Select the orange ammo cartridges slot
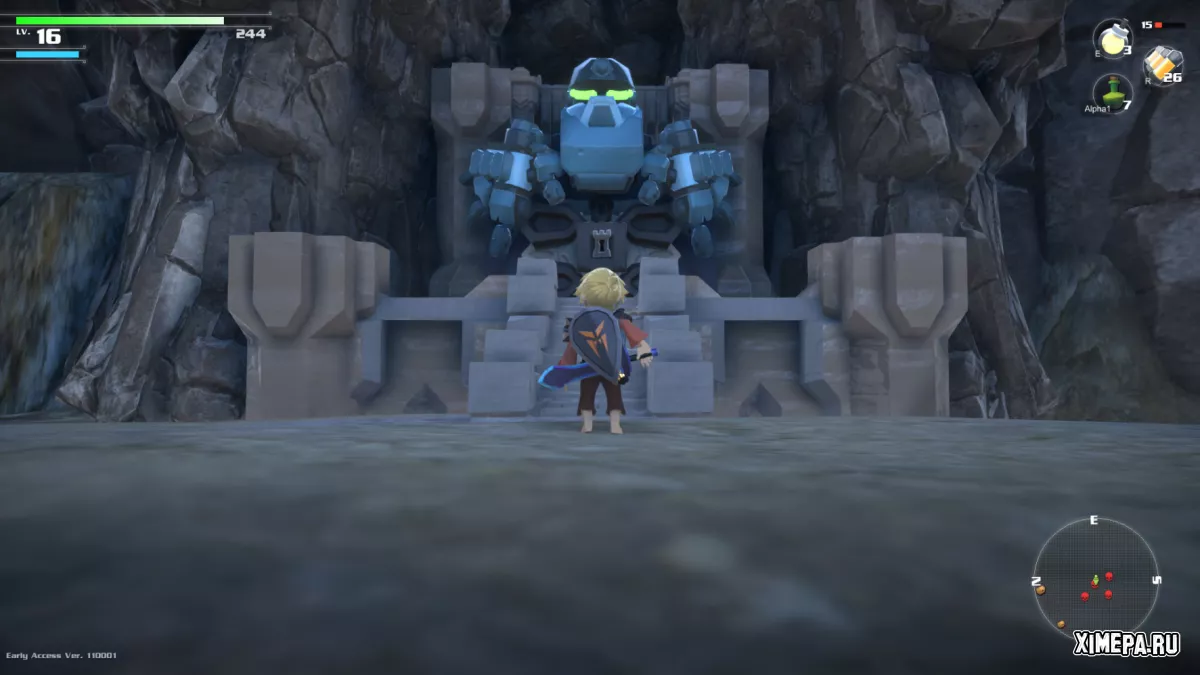Viewport: 1200px width, 675px height. (1162, 64)
